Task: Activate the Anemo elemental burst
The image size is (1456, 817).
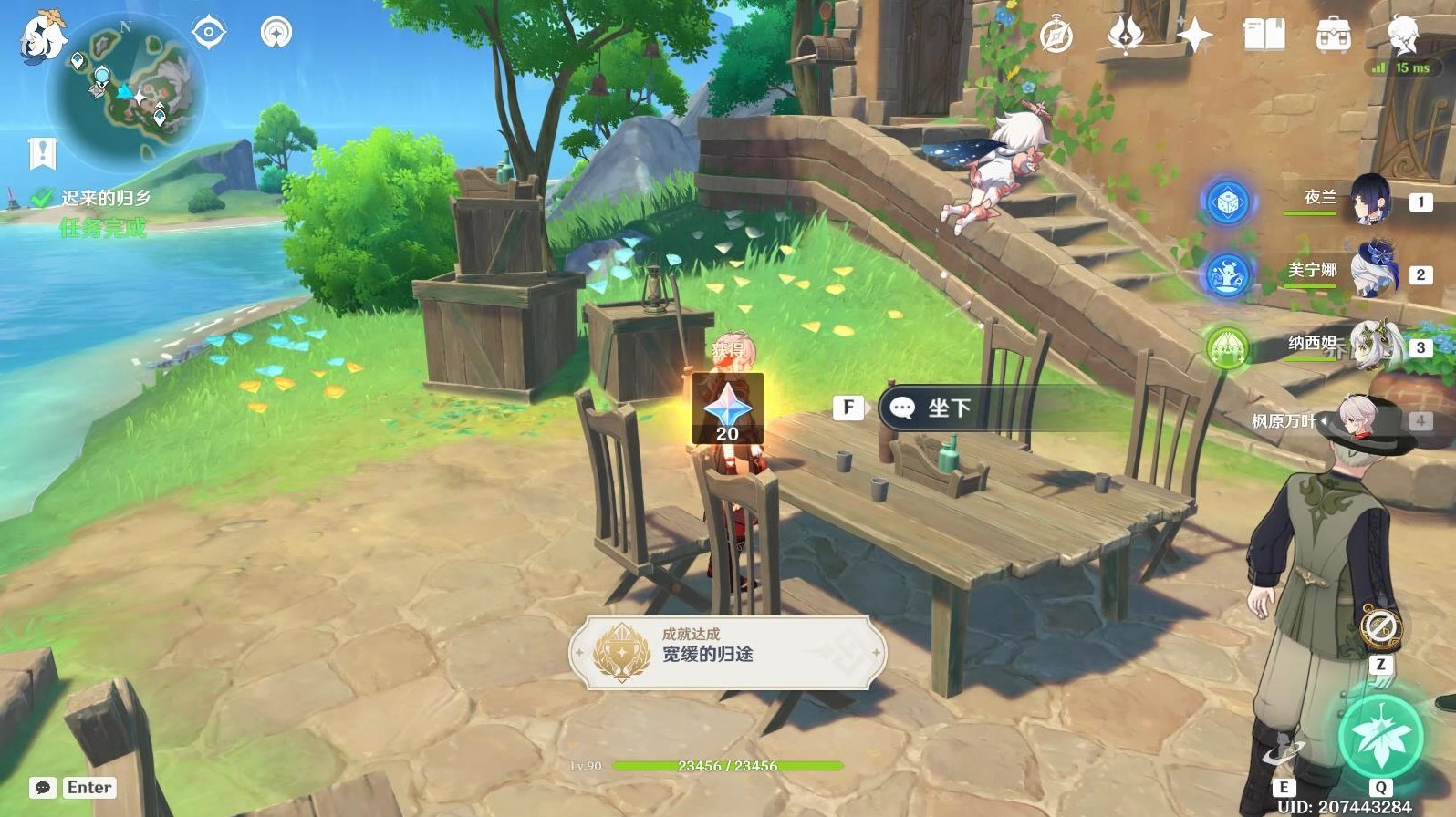Action: pos(1380,736)
